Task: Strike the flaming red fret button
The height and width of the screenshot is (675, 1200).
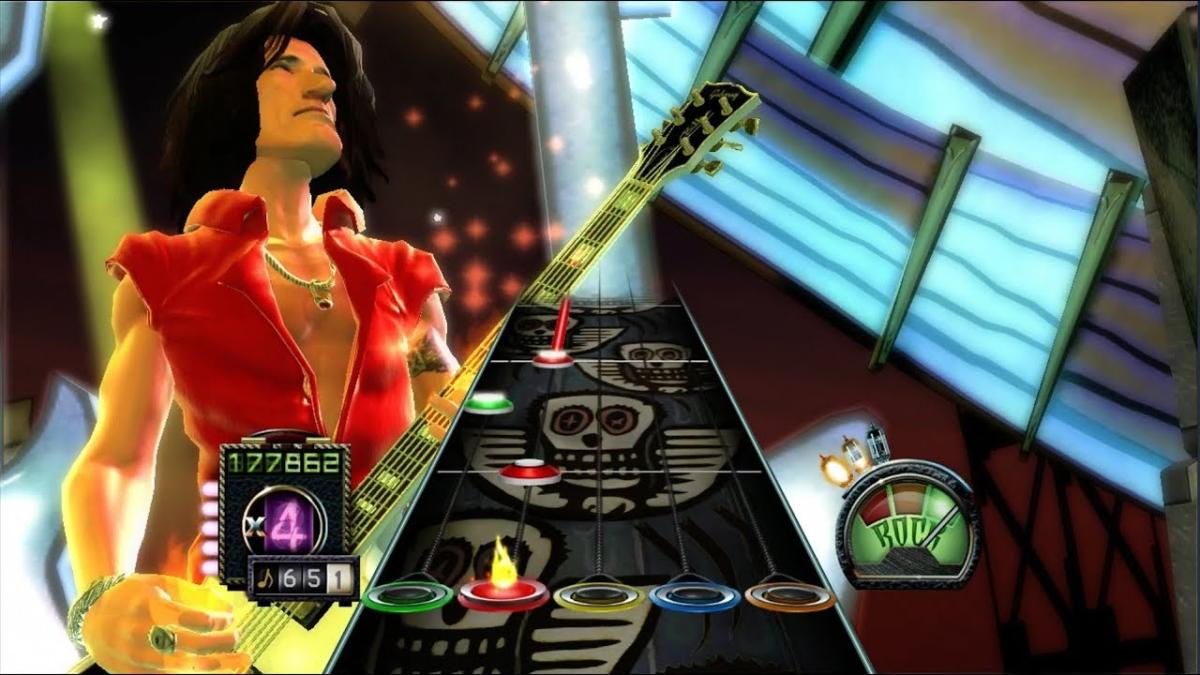Action: [503, 594]
